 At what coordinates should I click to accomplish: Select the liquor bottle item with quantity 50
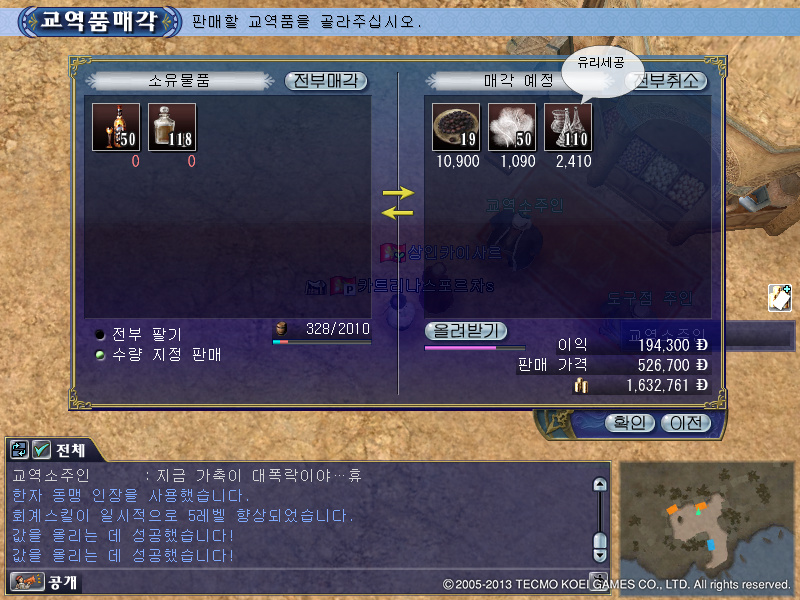[116, 128]
